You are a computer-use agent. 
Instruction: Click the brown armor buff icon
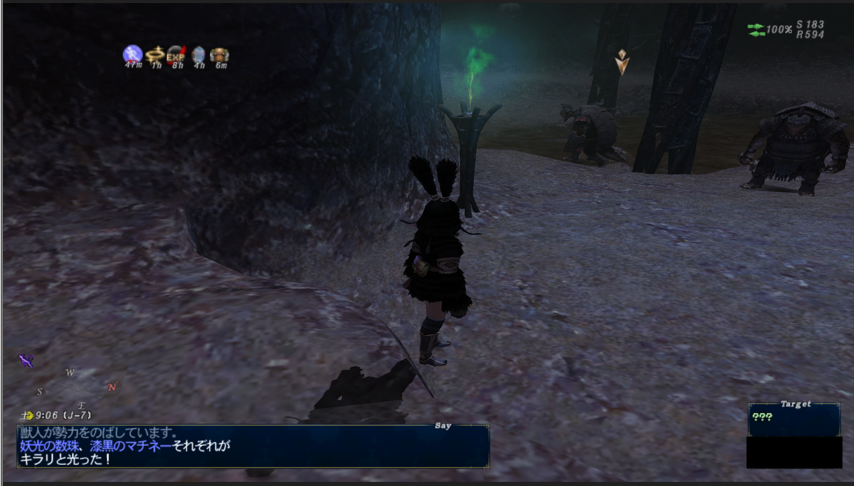point(219,54)
